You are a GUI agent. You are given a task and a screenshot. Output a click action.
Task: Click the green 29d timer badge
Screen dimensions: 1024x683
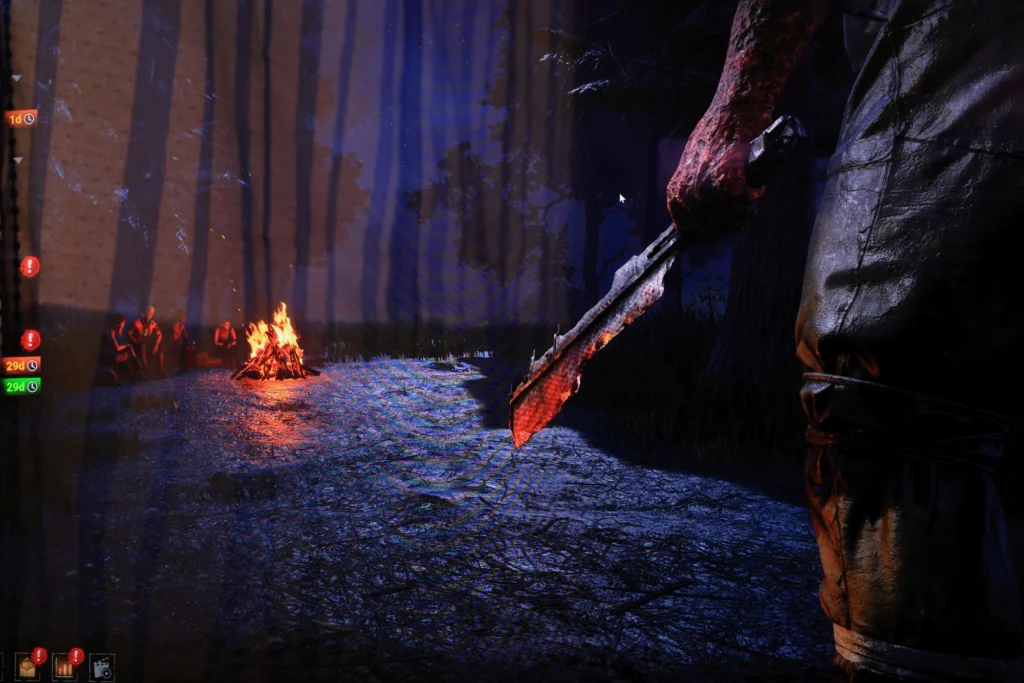click(x=21, y=386)
